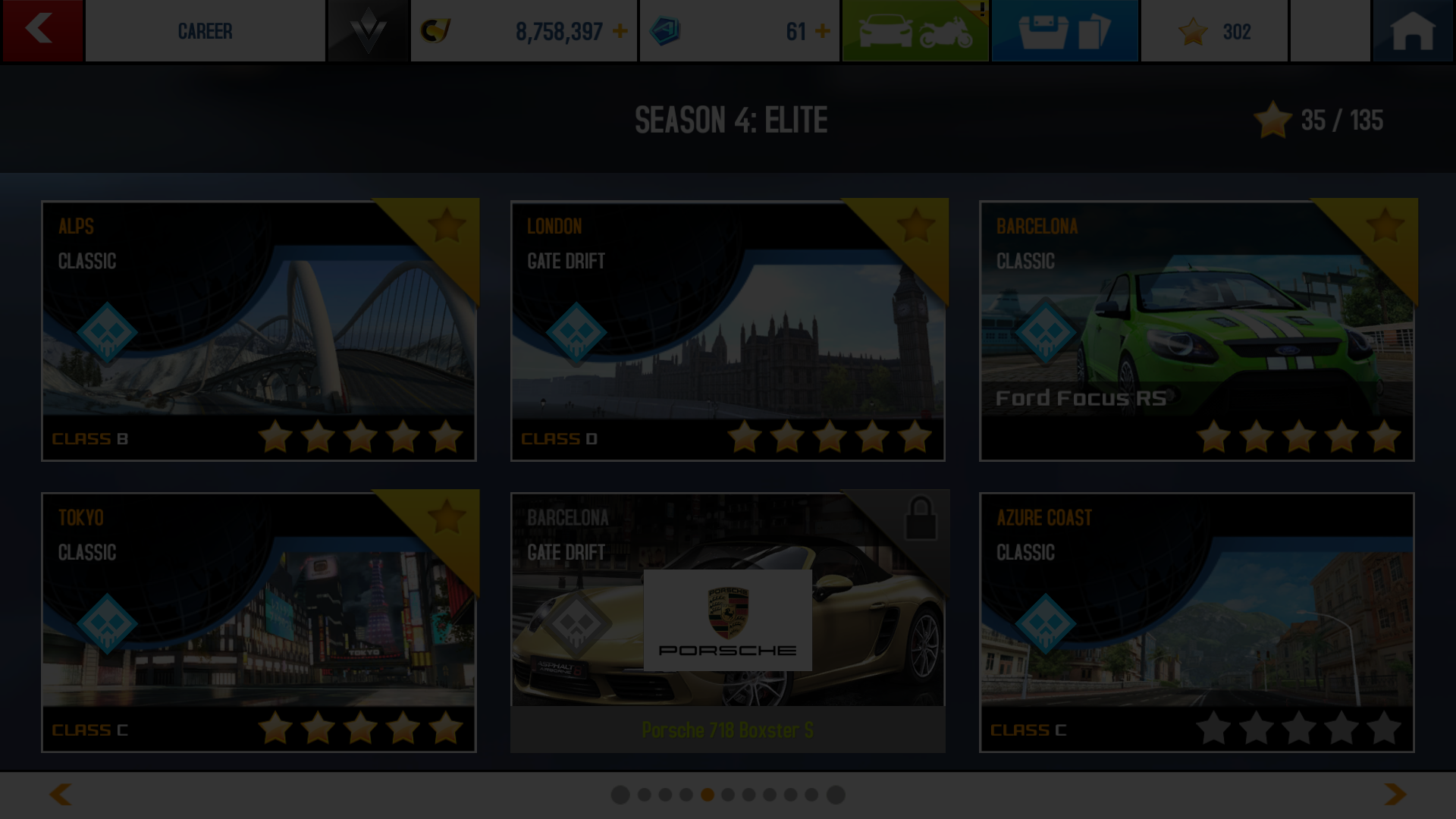Add tokens with the plus button
Viewport: 1456px width, 819px height.
point(822,31)
